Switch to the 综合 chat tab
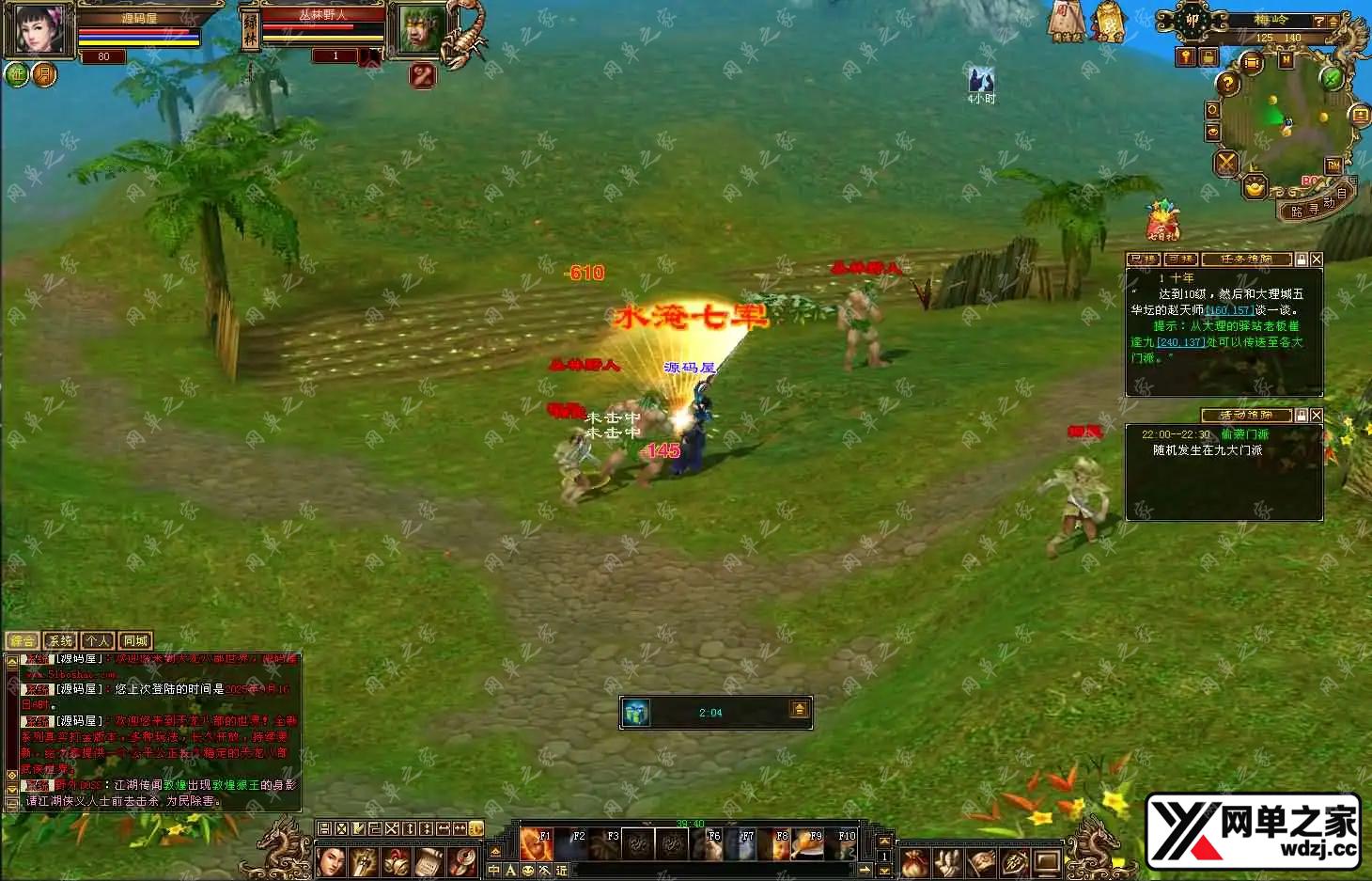Image resolution: width=1372 pixels, height=881 pixels. [22, 641]
